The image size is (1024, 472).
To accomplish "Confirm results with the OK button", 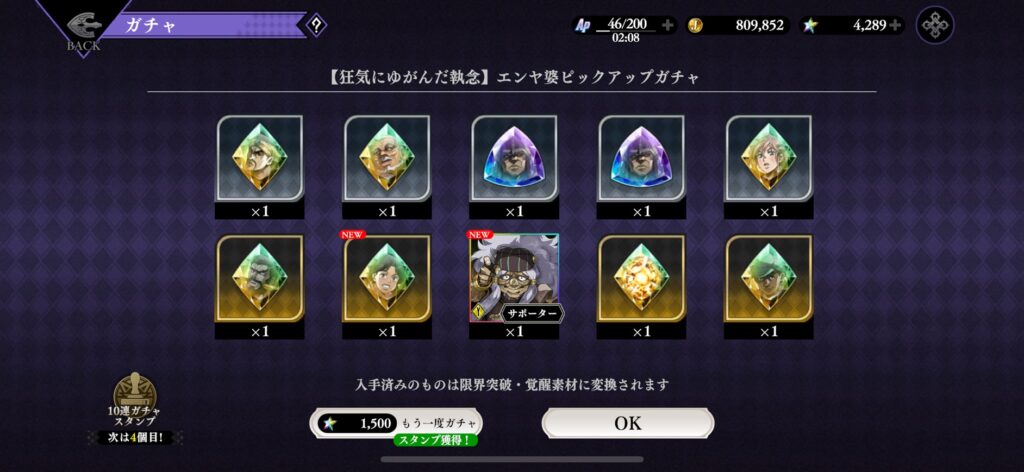I will pyautogui.click(x=627, y=423).
